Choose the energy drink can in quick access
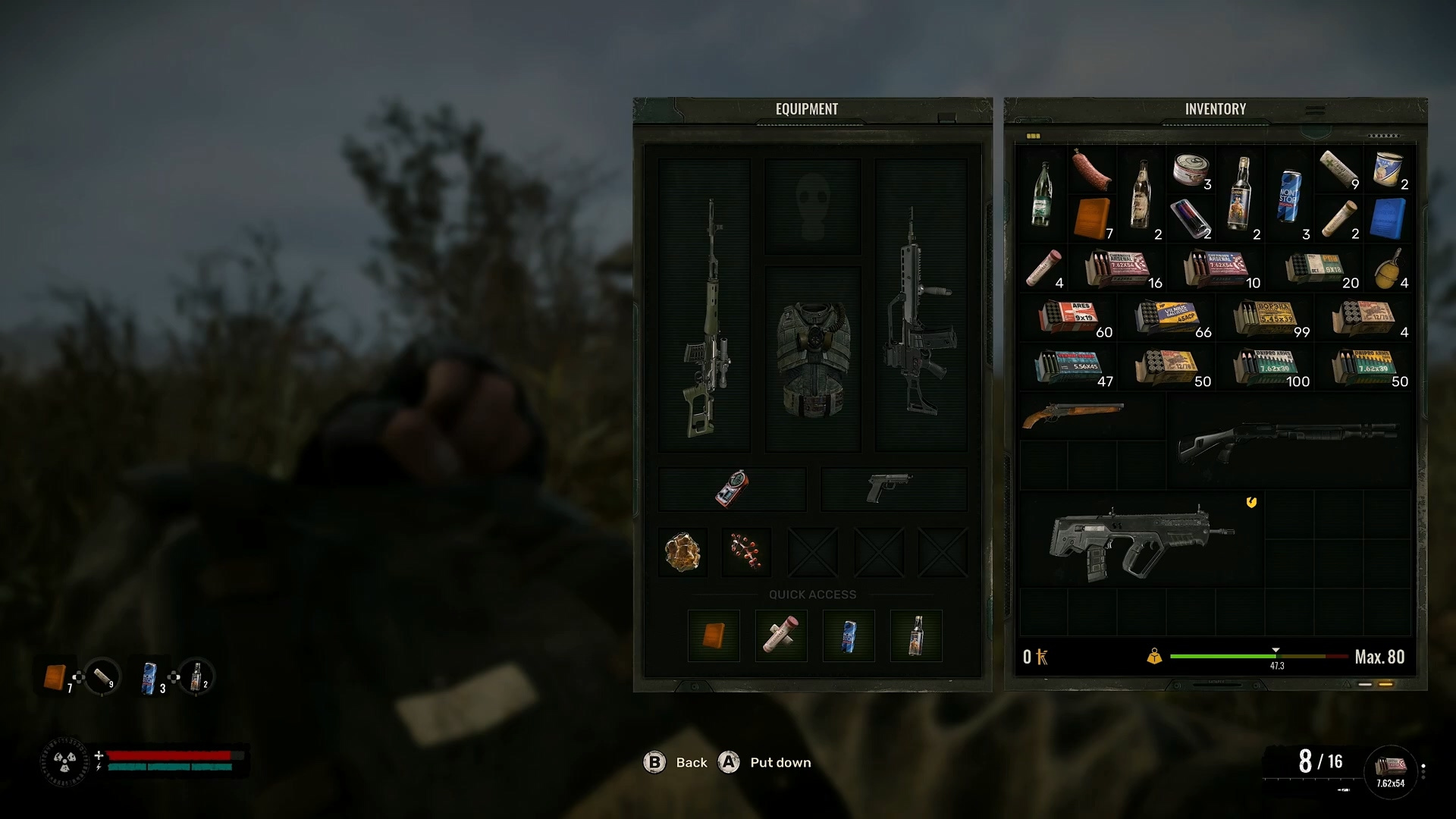Screen dimensions: 1456x819 tap(849, 635)
